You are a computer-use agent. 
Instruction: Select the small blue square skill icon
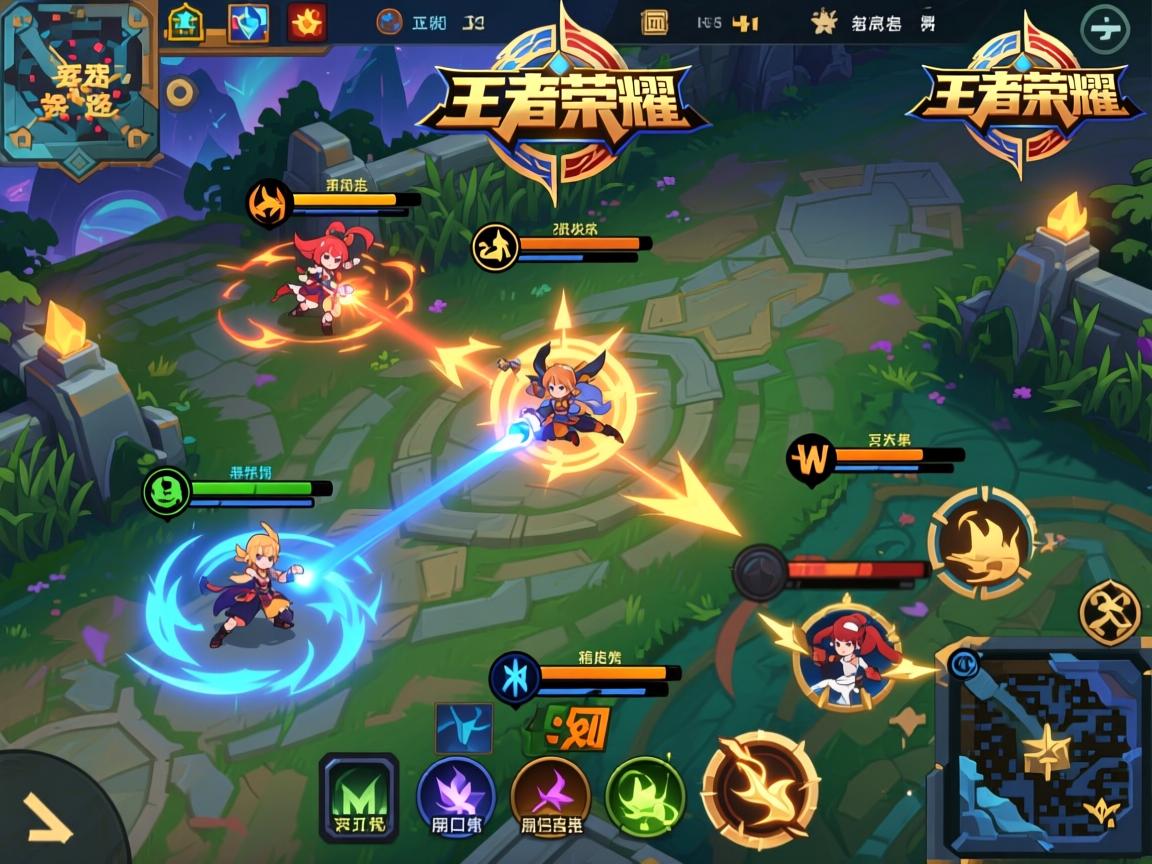pos(463,728)
